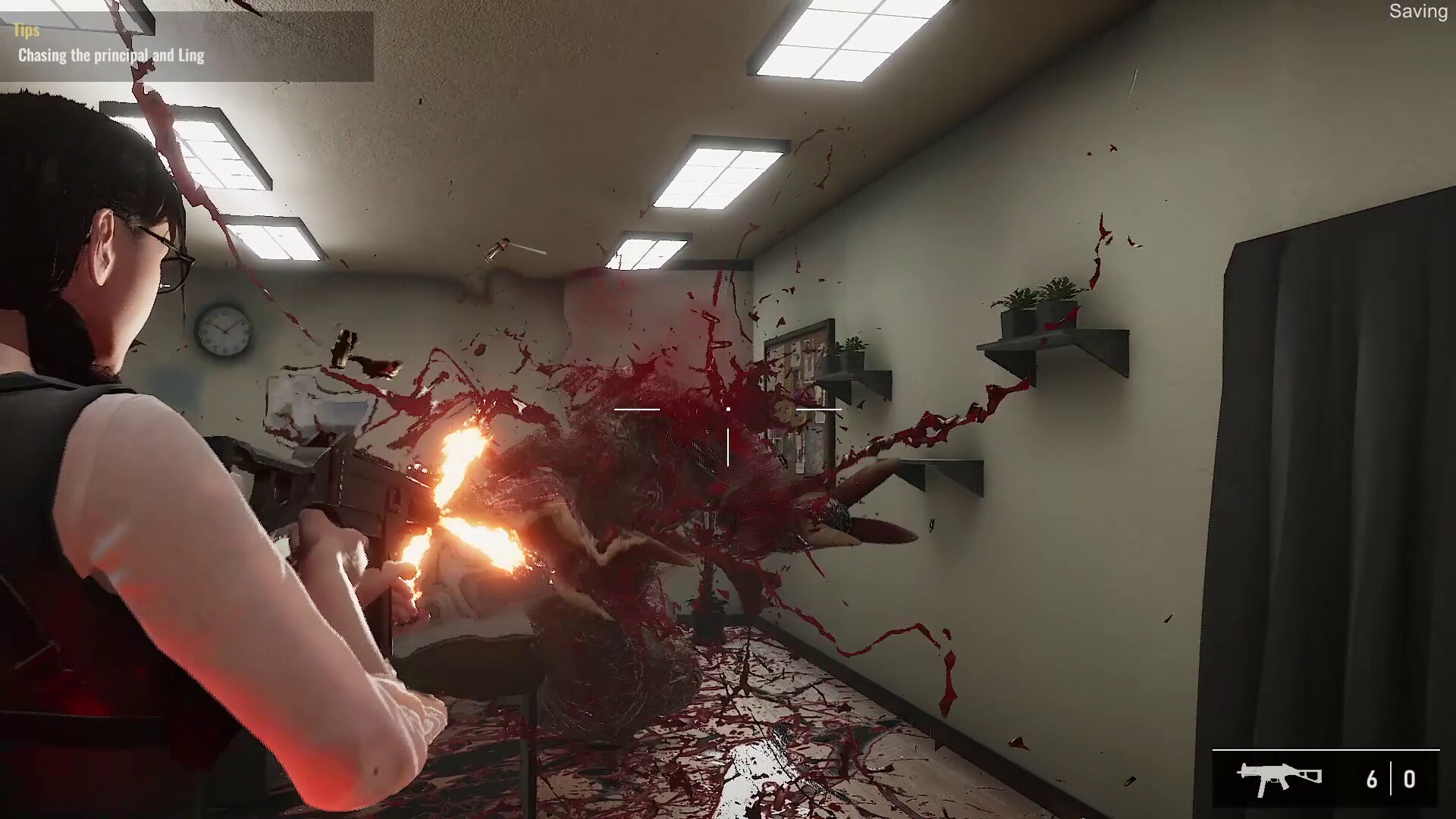Click the divider bar between ammo counters
The image size is (1456, 819).
(1392, 777)
